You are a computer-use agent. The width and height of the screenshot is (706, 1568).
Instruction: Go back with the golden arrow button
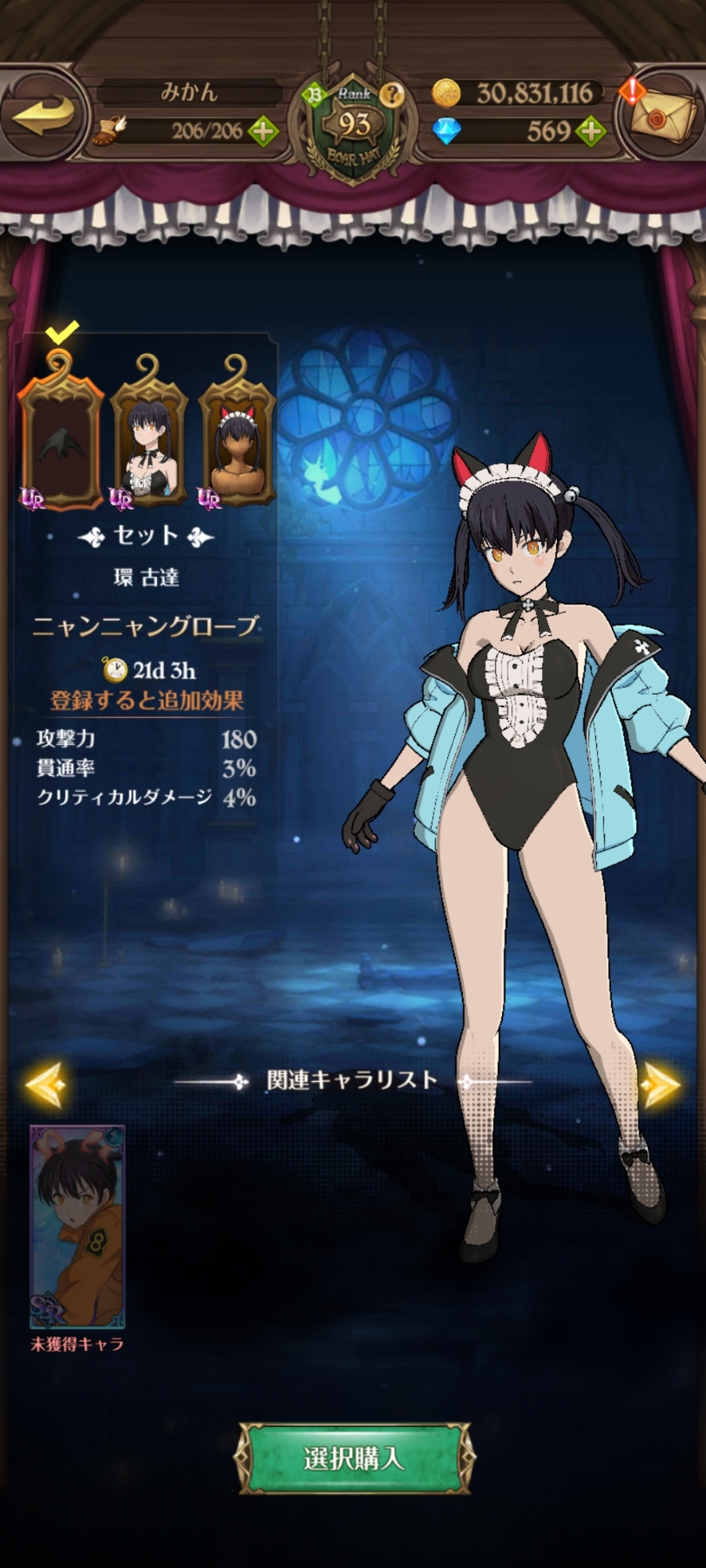(45, 116)
